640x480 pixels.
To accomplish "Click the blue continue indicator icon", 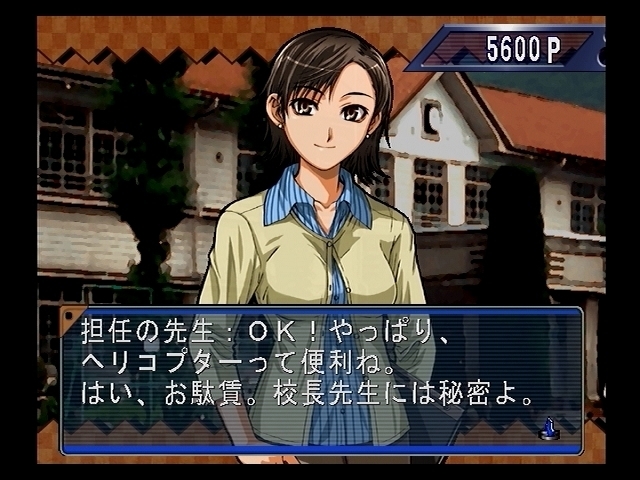I will pyautogui.click(x=547, y=428).
